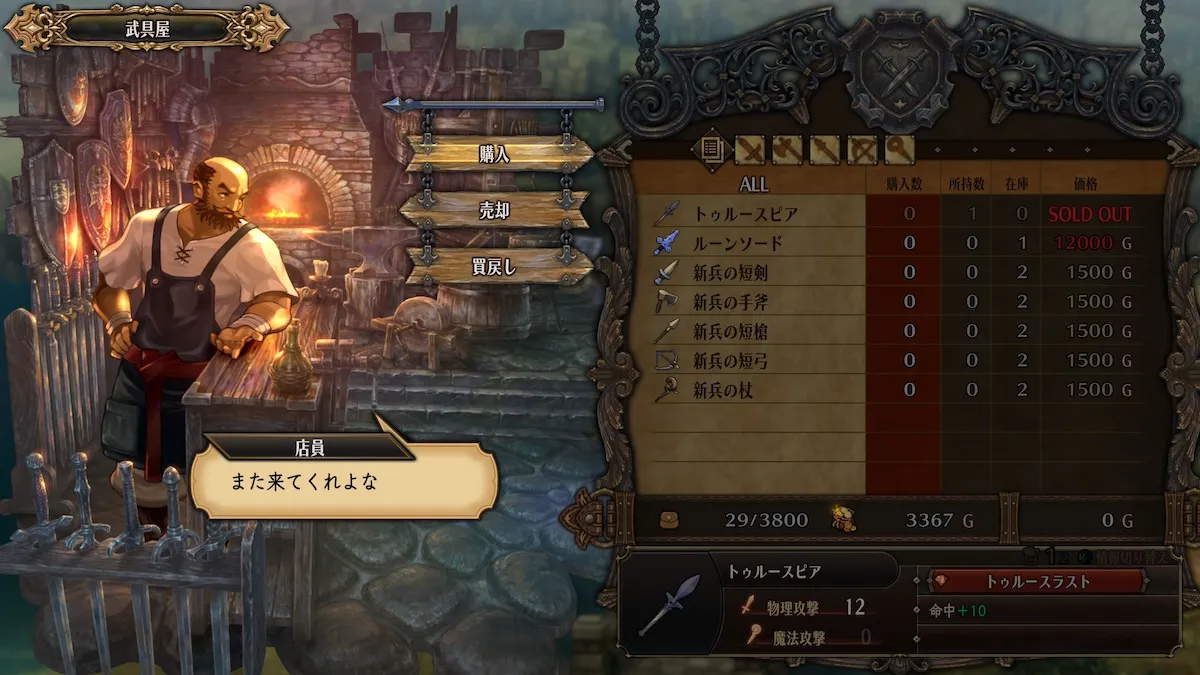Switch to the ALL items list tab
1200x675 pixels.
click(x=711, y=150)
